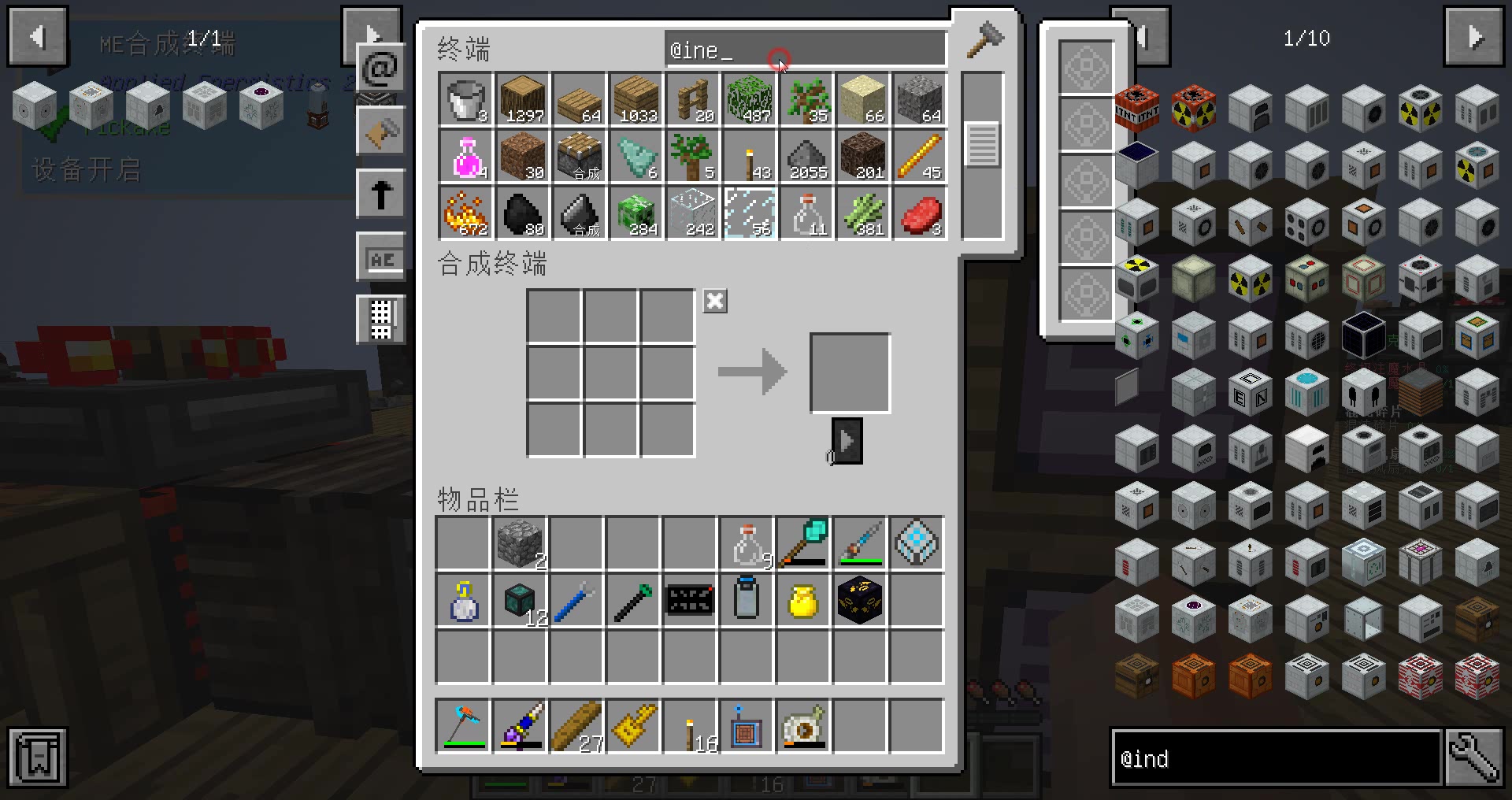This screenshot has width=1512, height=800.
Task: Click the AE view settings button
Action: (380, 258)
